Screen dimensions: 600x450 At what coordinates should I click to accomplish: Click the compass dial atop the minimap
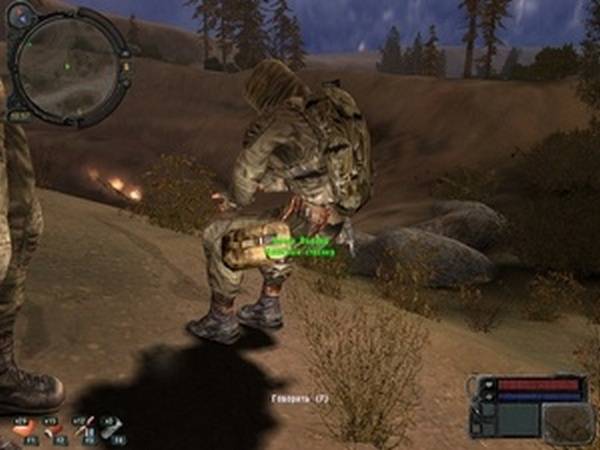pos(22,14)
